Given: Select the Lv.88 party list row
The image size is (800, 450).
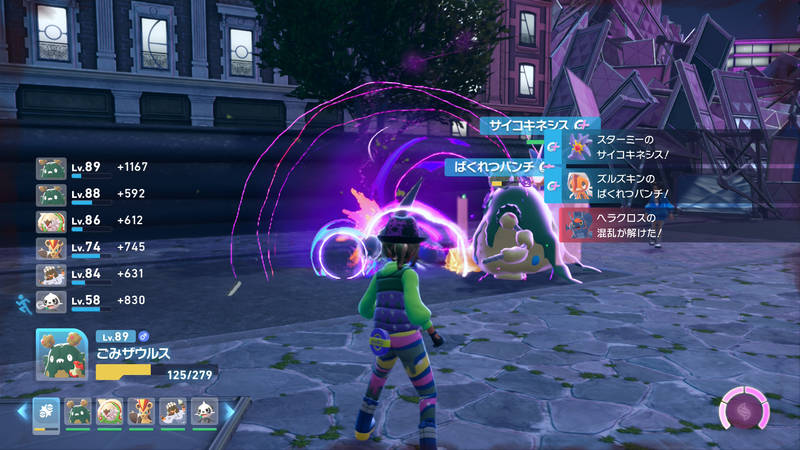Looking at the screenshot, I should tap(90, 194).
